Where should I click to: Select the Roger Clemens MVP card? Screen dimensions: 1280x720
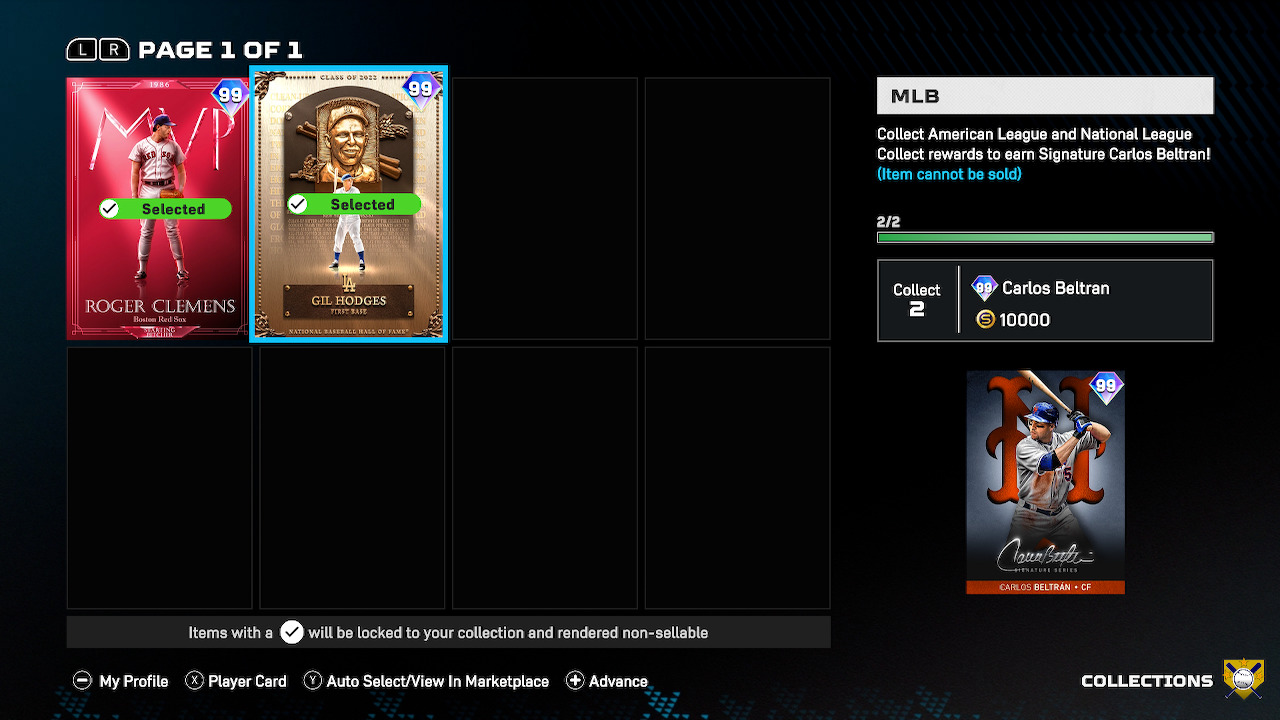[157, 208]
